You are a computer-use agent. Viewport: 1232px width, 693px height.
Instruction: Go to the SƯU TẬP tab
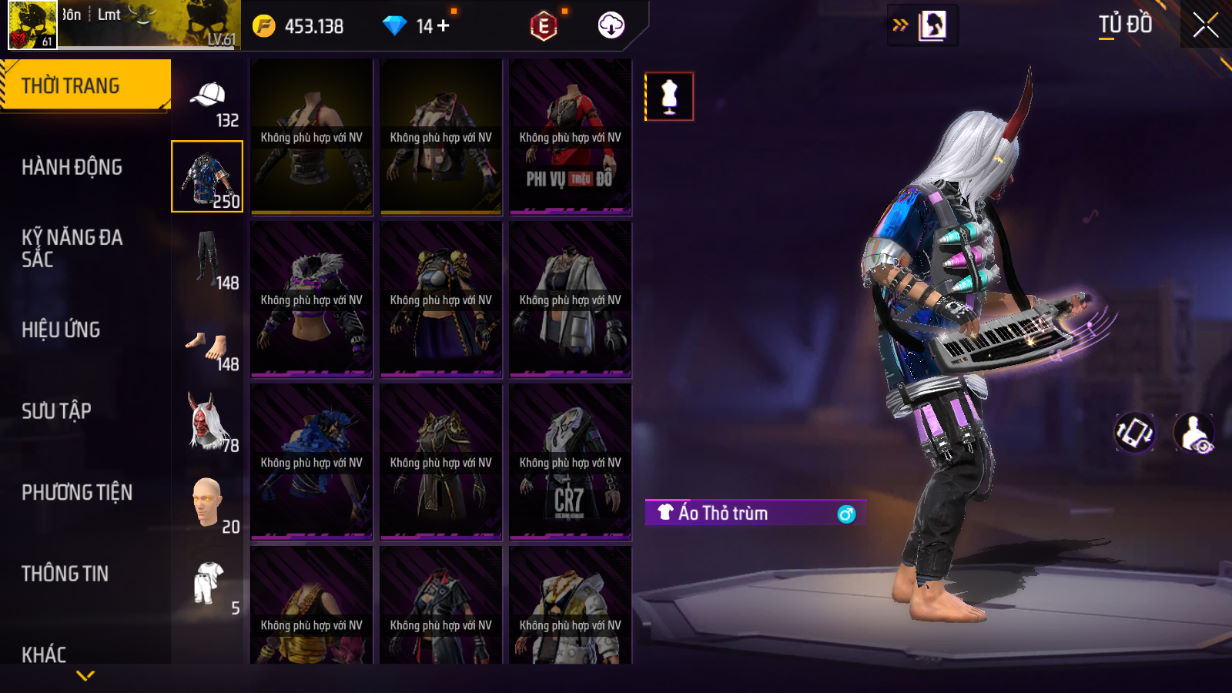tap(57, 411)
